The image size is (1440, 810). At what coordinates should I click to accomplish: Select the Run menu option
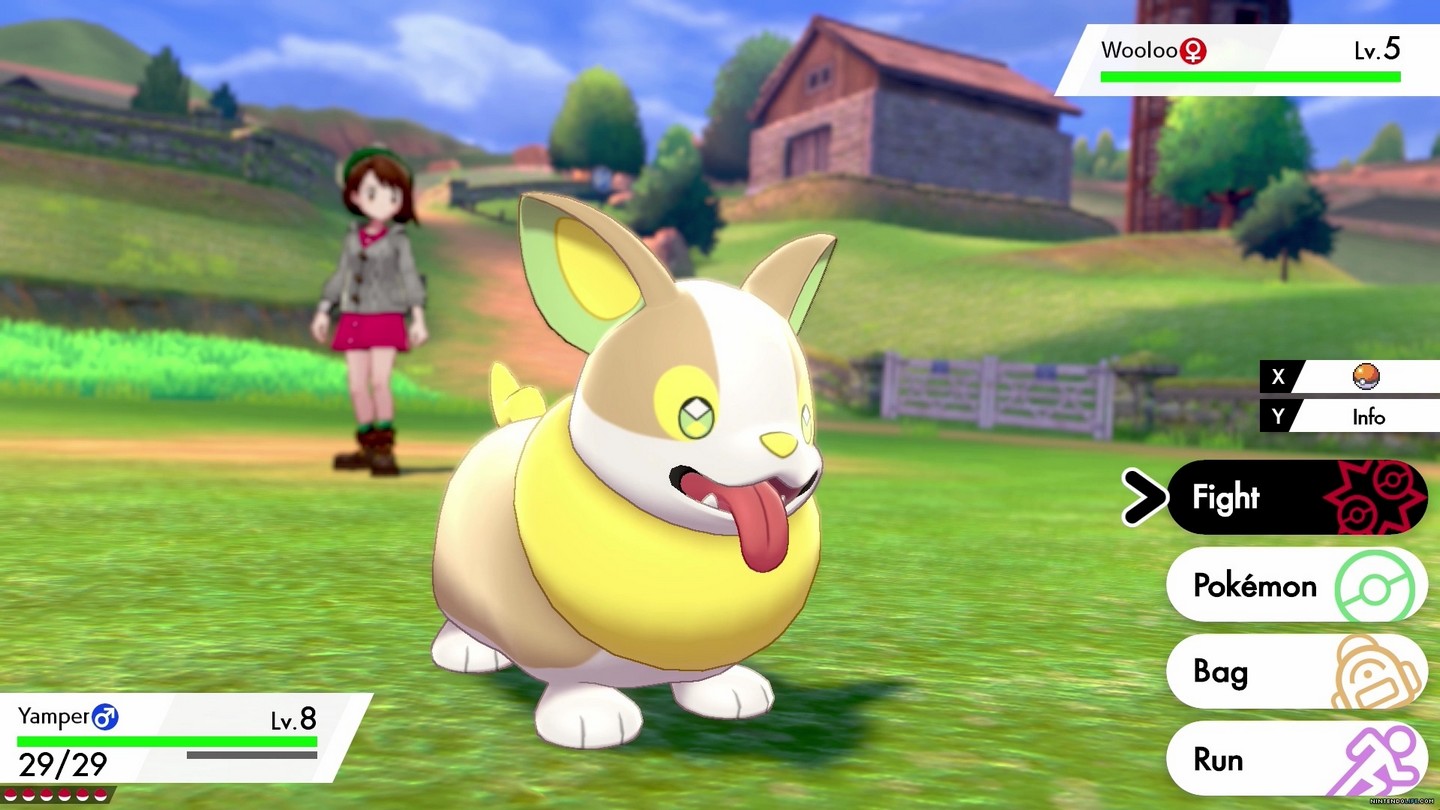point(1219,759)
